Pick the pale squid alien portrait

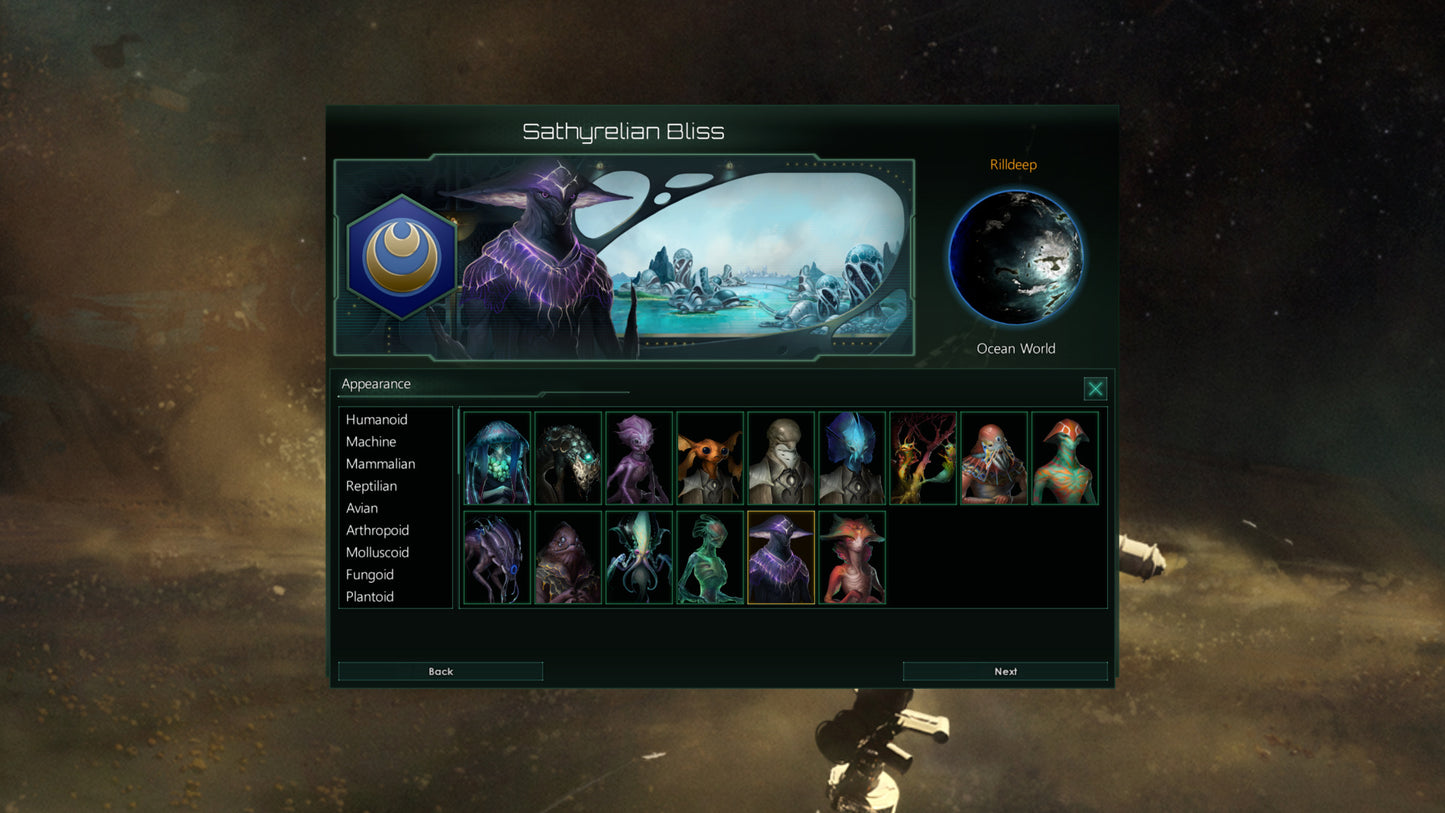(639, 558)
